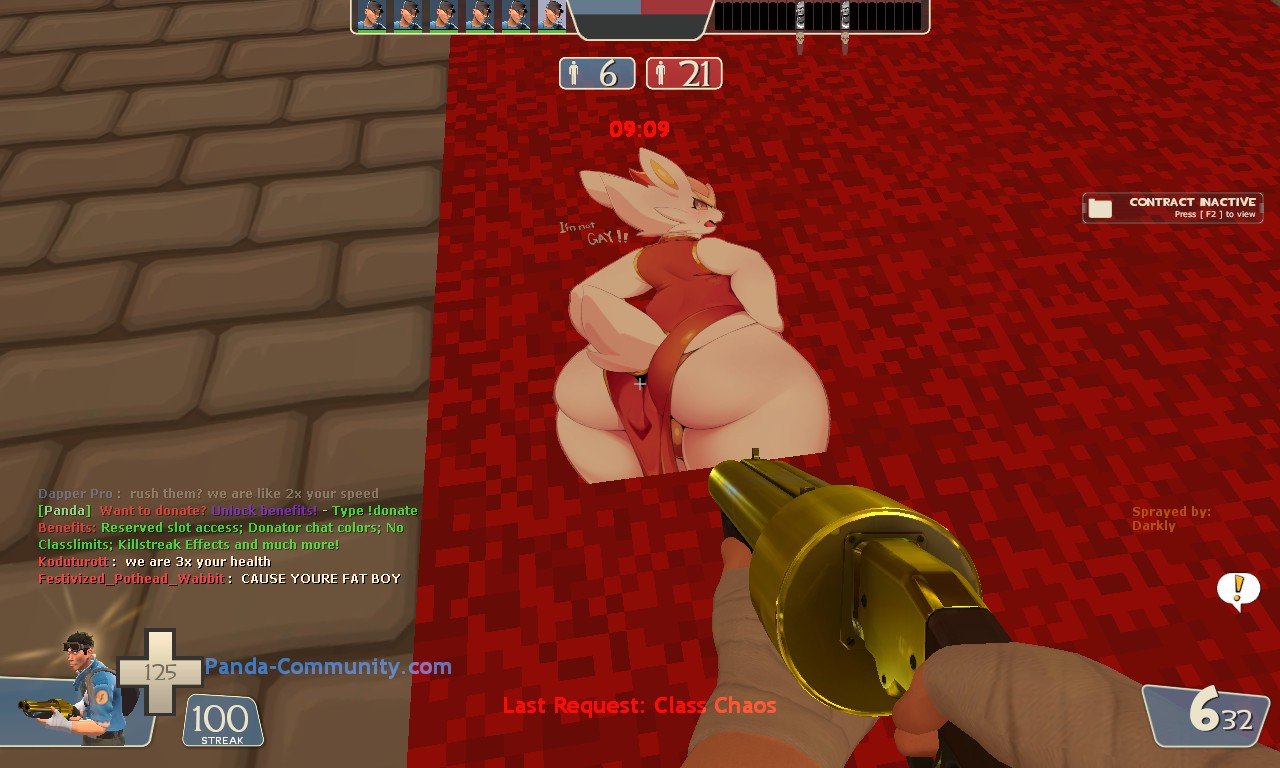Open the Contract Inactive tracker panel

[x=1172, y=207]
